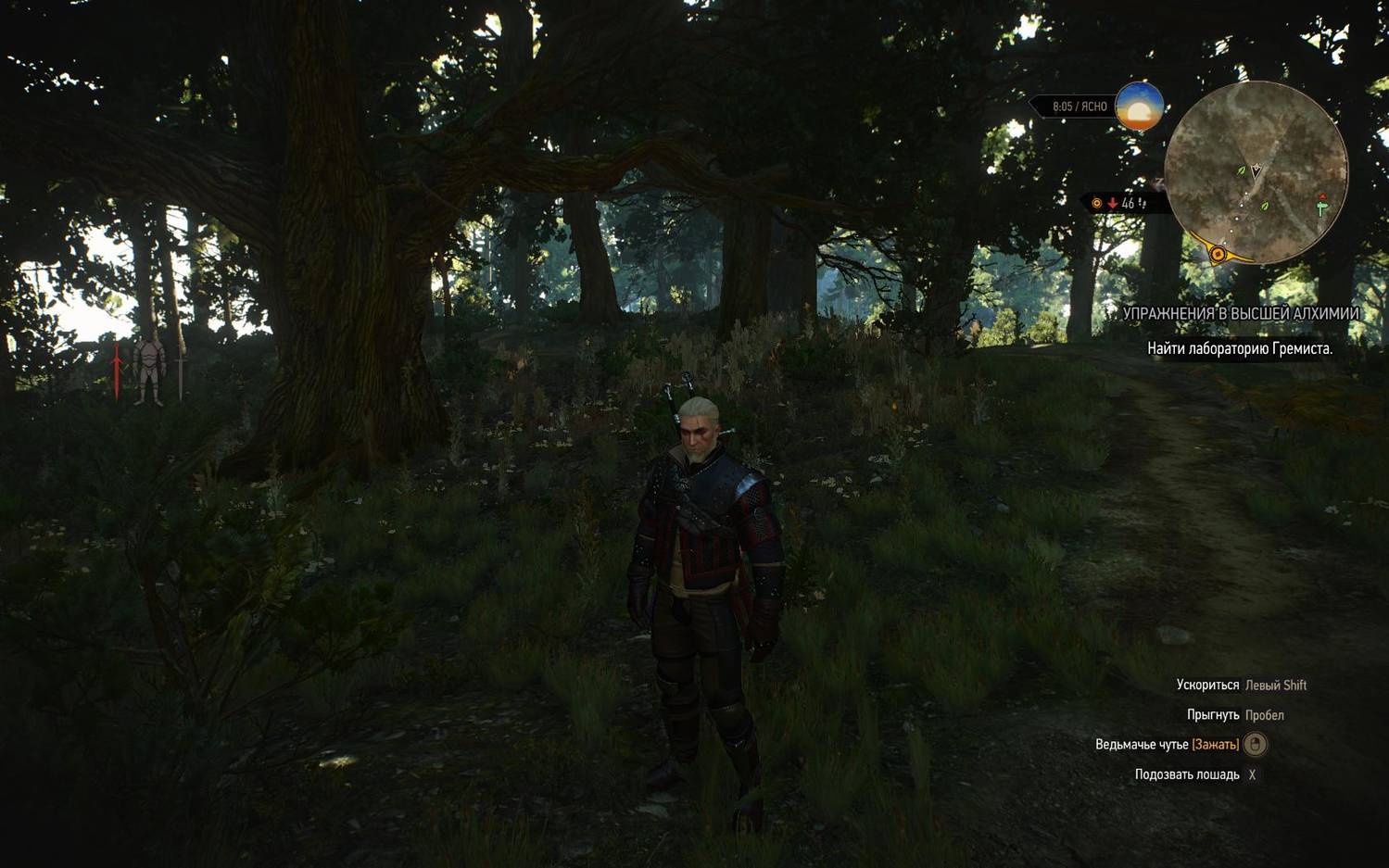Image resolution: width=1389 pixels, height=868 pixels.
Task: Select the yellow quest marker on the minimap edge
Action: (1217, 253)
